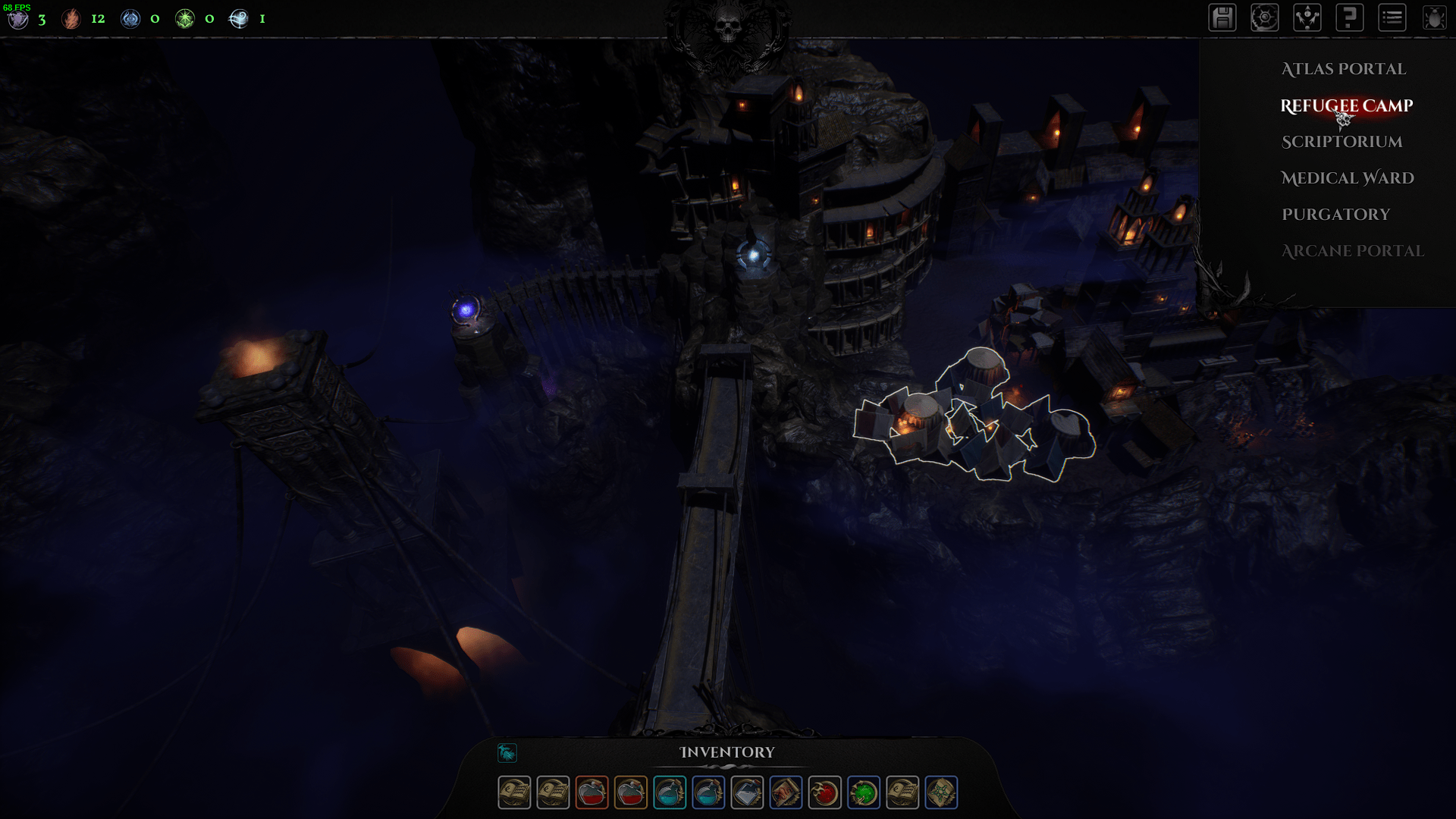Report a bug using the beetle icon
Screen dimensions: 1456x819
tap(1435, 18)
